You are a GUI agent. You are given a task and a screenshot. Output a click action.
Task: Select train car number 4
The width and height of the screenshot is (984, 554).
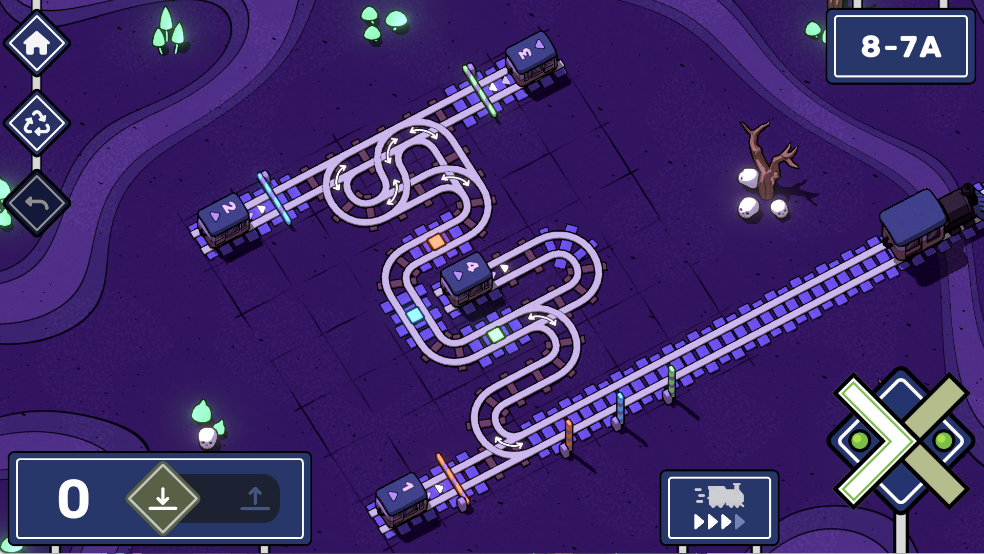point(466,276)
